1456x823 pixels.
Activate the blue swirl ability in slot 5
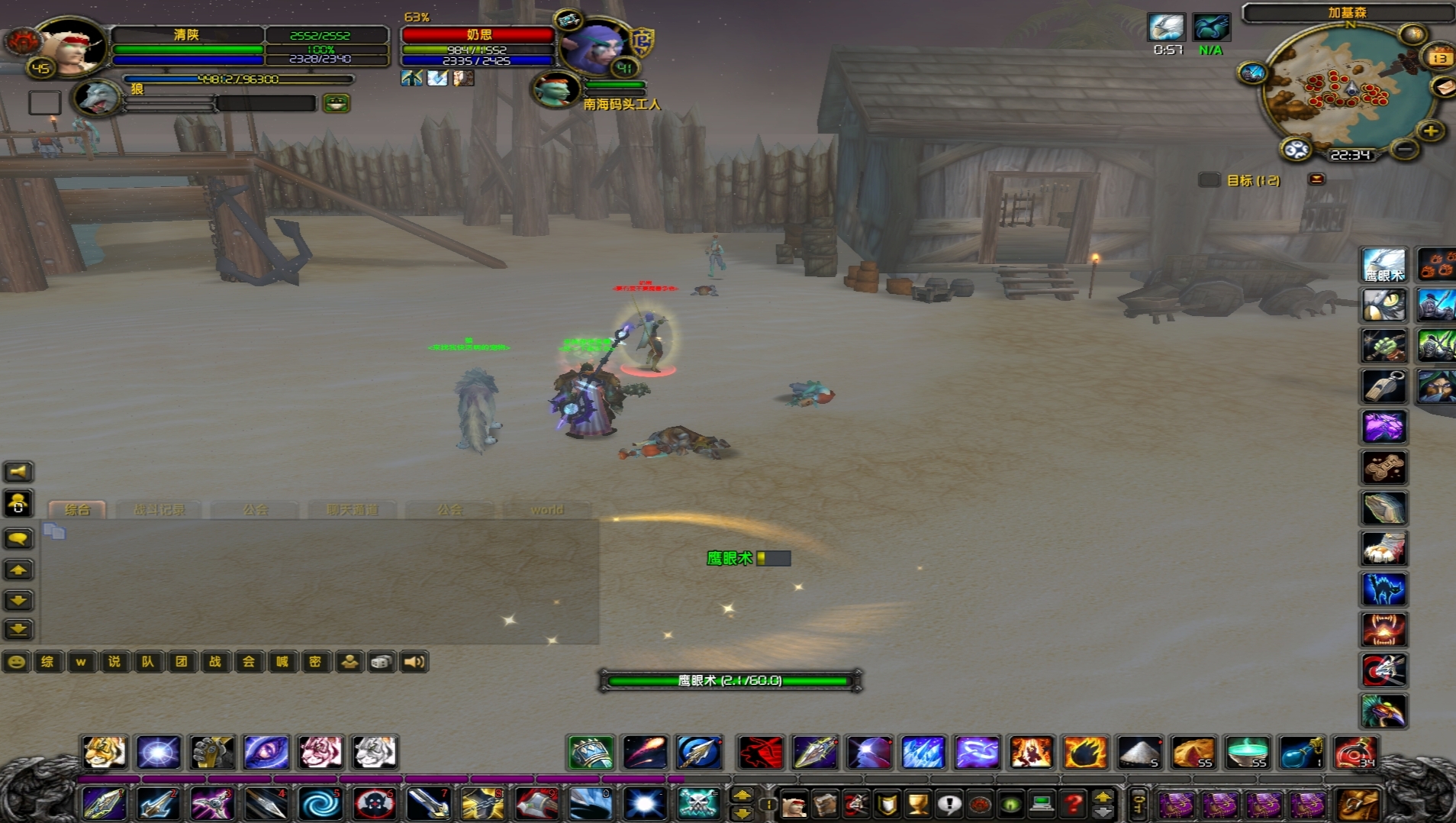point(320,804)
